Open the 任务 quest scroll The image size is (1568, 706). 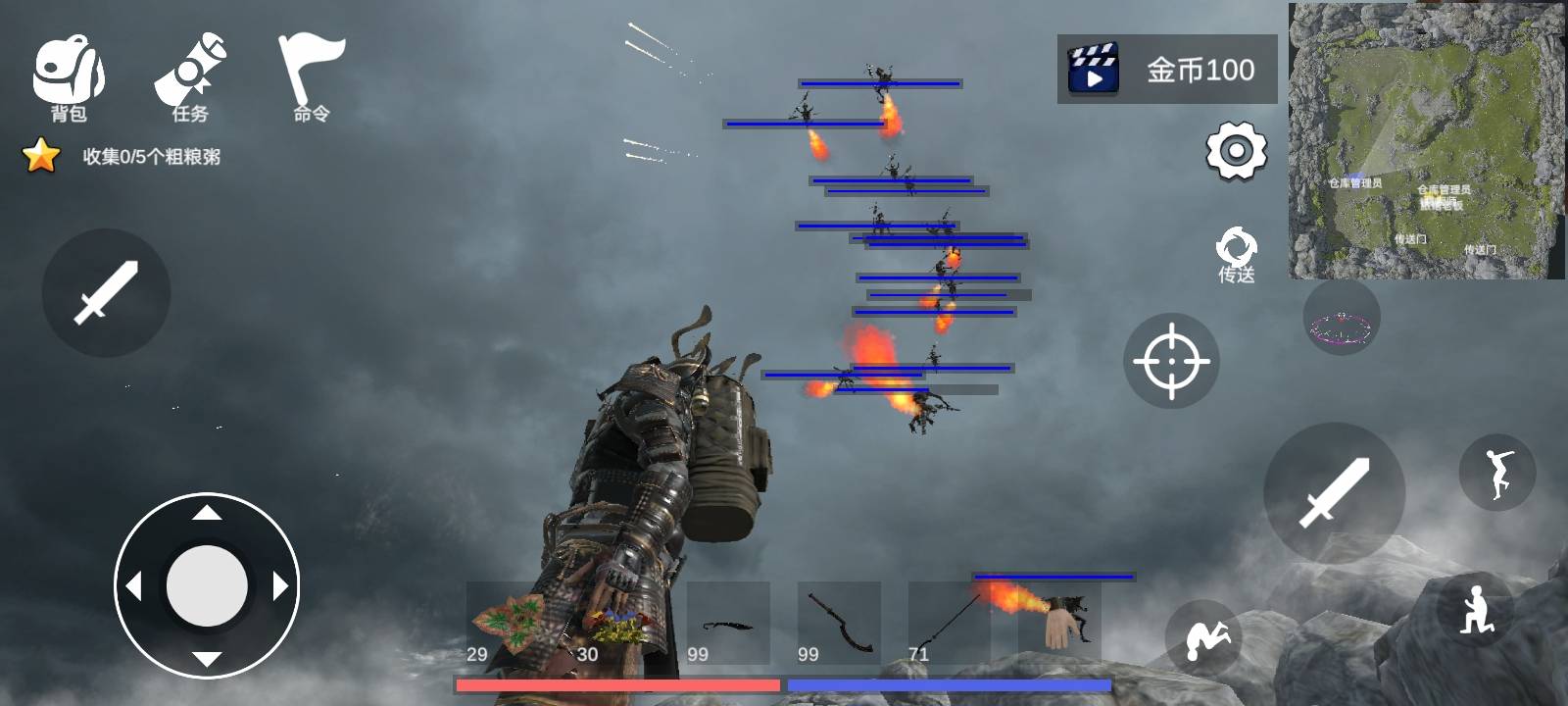pos(190,78)
